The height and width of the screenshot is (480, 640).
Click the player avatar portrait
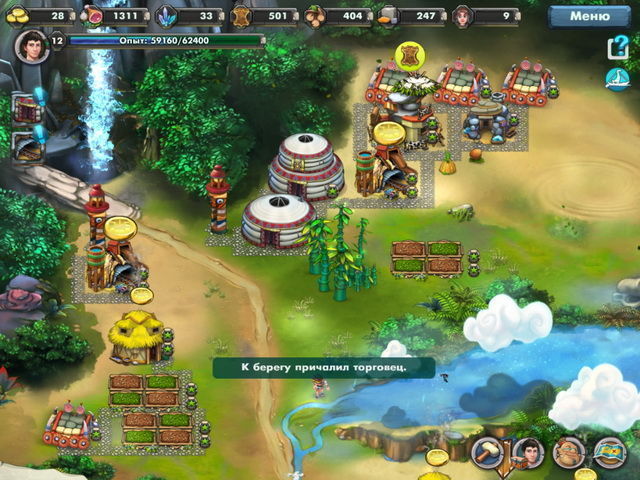point(31,47)
